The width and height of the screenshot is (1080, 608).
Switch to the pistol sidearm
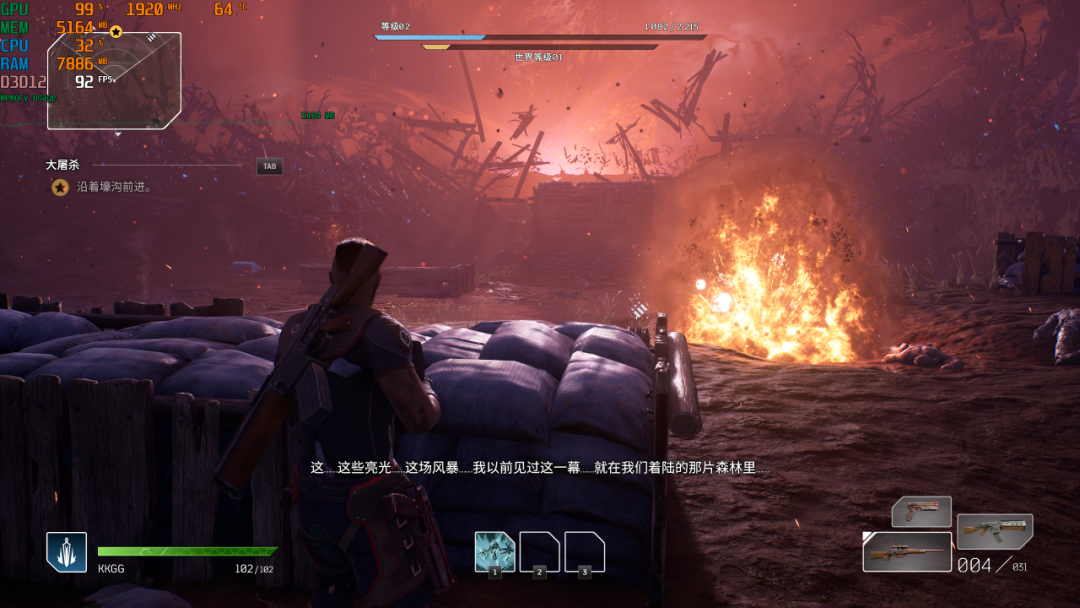point(921,512)
